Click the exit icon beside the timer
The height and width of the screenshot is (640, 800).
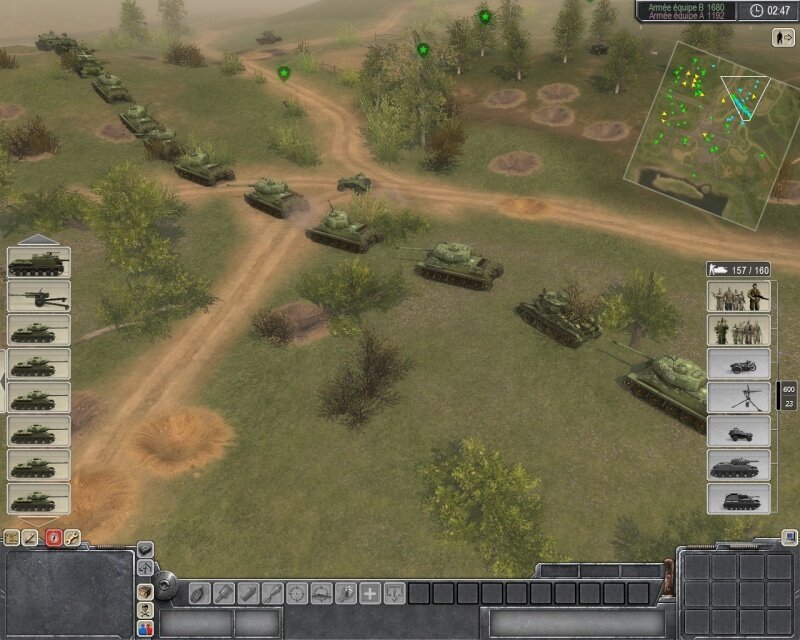(x=783, y=37)
